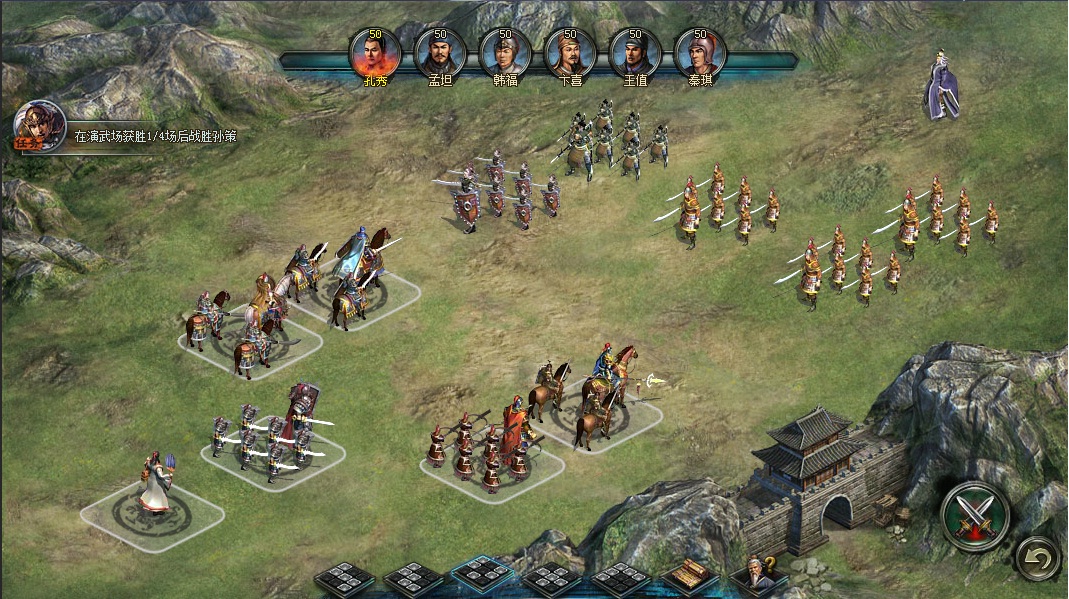This screenshot has width=1069, height=599.
Task: View the 秦琪 general portrait
Action: [x=700, y=53]
